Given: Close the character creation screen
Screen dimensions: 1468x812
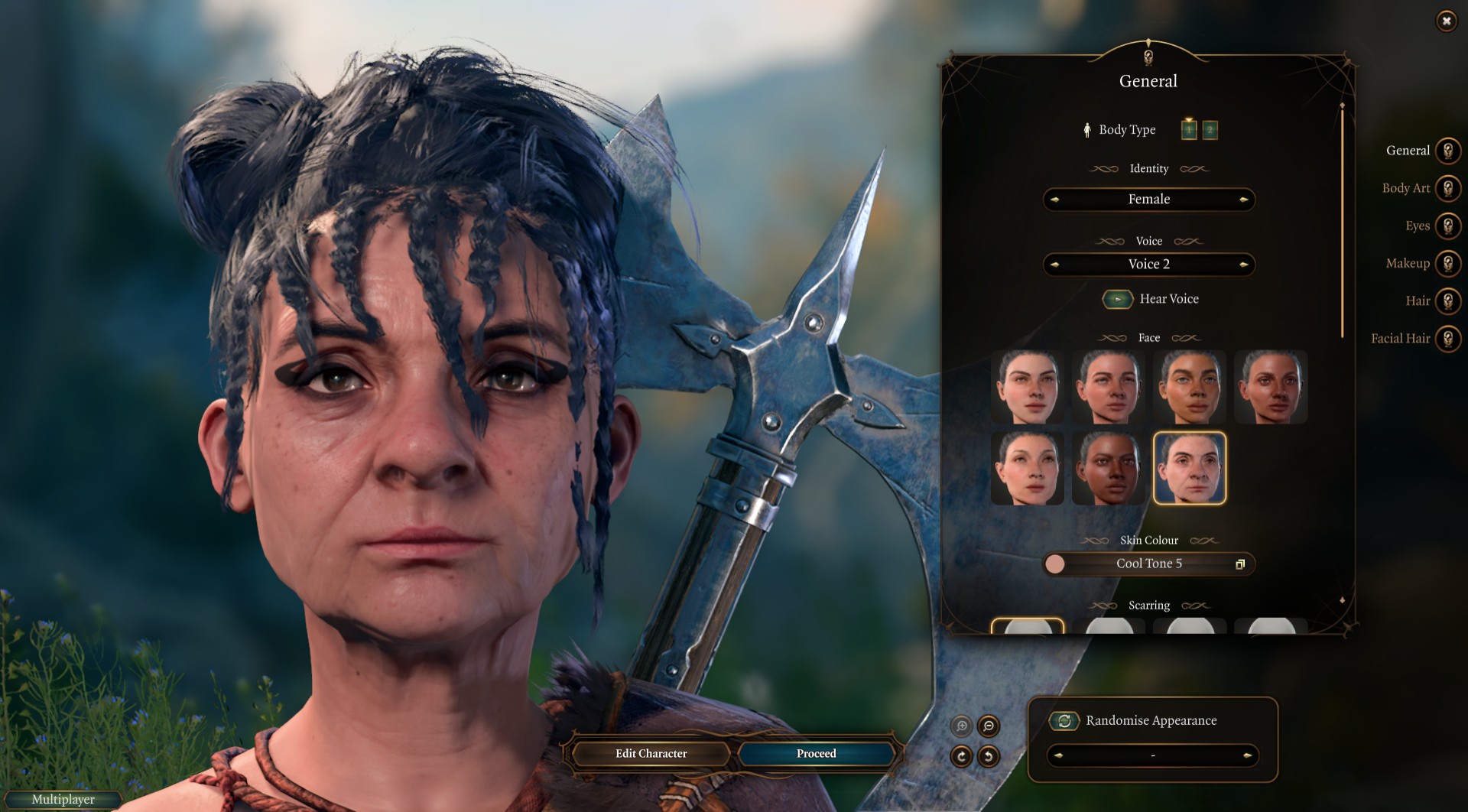Looking at the screenshot, I should [1446, 21].
